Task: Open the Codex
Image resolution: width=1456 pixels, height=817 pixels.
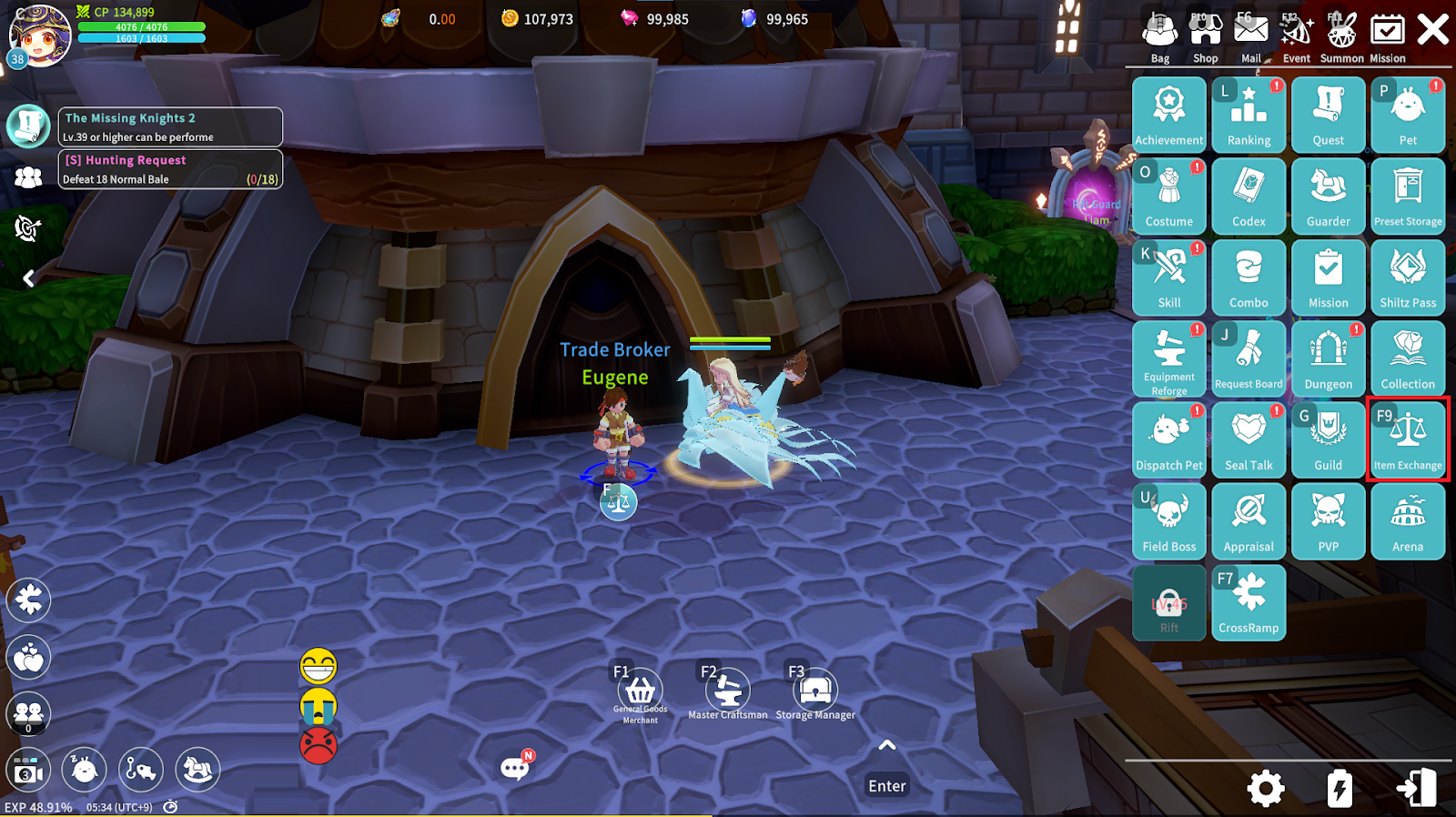Action: click(x=1249, y=196)
